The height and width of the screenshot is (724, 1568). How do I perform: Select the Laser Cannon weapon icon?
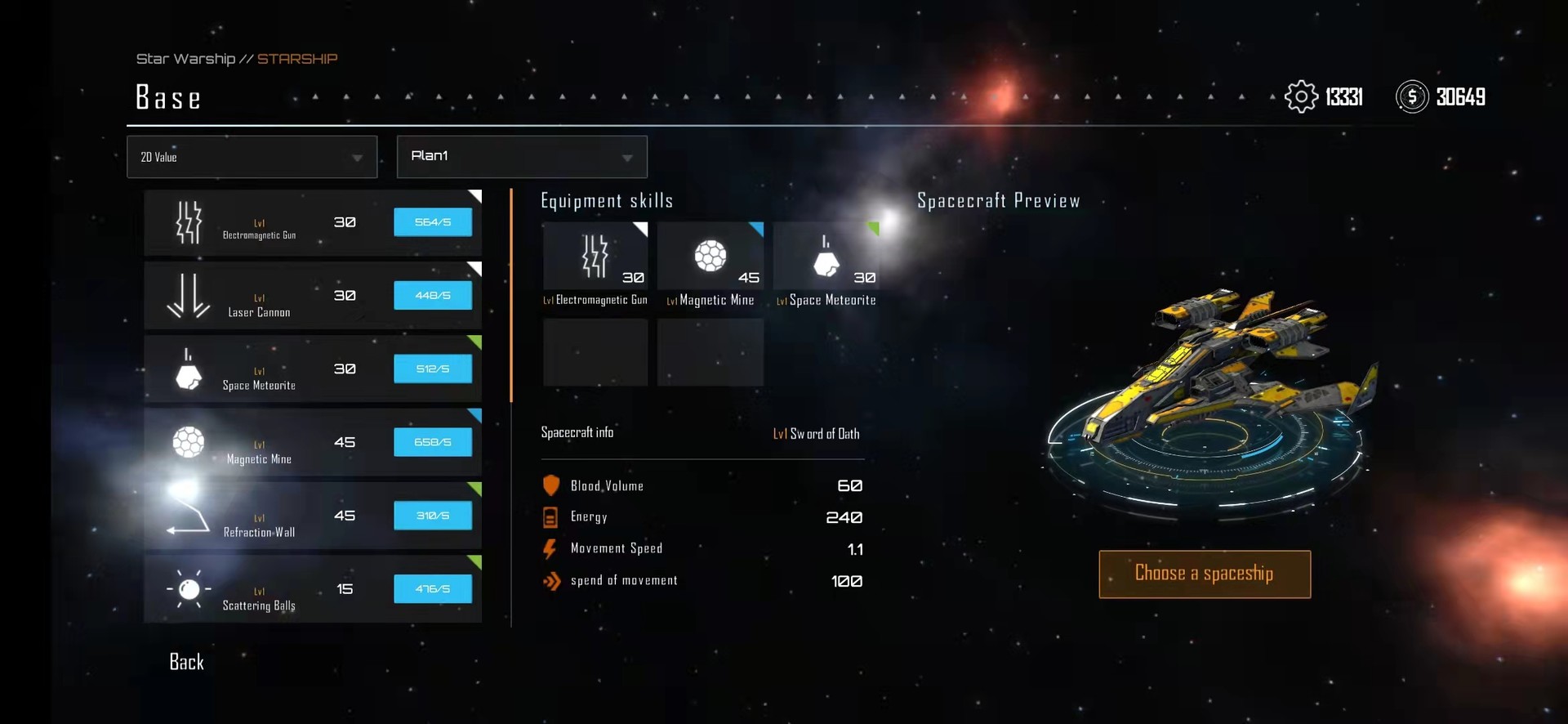[x=188, y=295]
